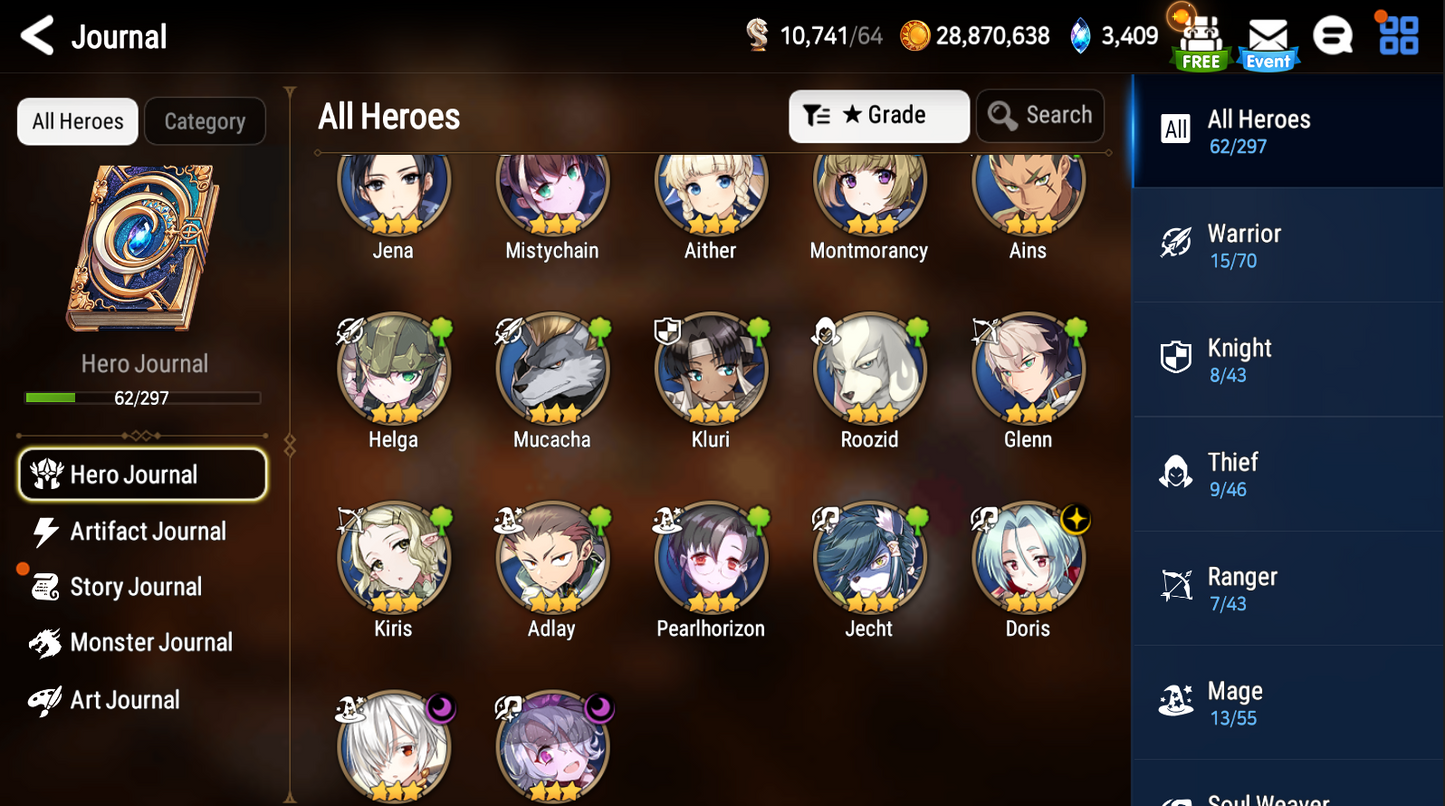Click the Search heroes button
1445x806 pixels.
click(1040, 116)
